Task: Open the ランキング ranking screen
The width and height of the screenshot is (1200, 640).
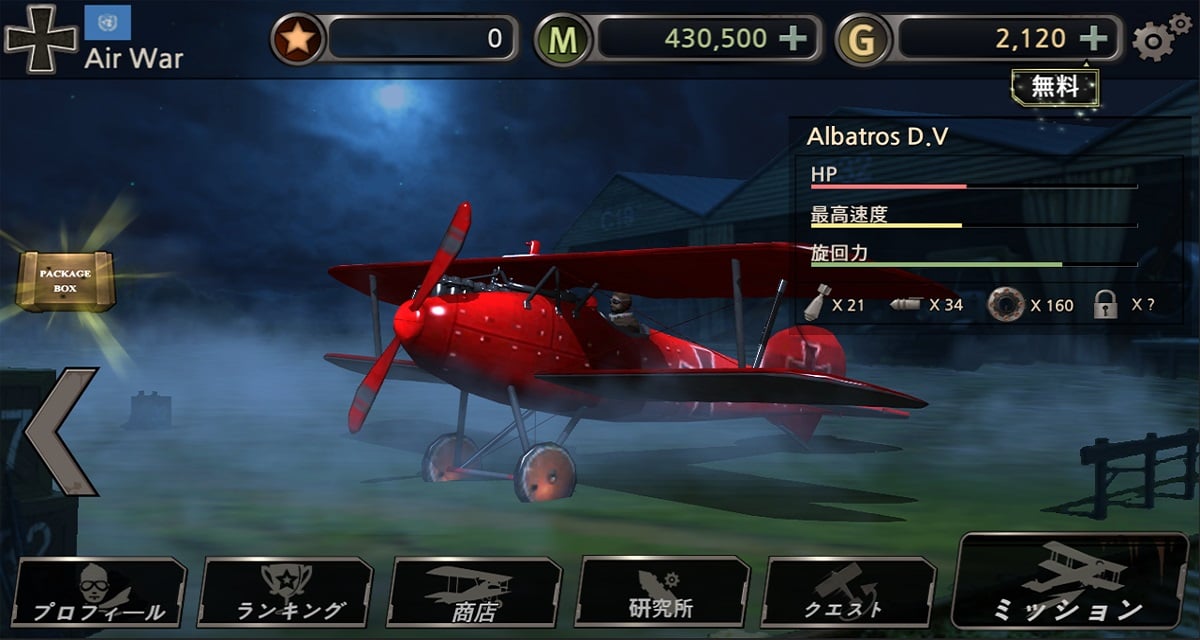Action: coord(286,592)
